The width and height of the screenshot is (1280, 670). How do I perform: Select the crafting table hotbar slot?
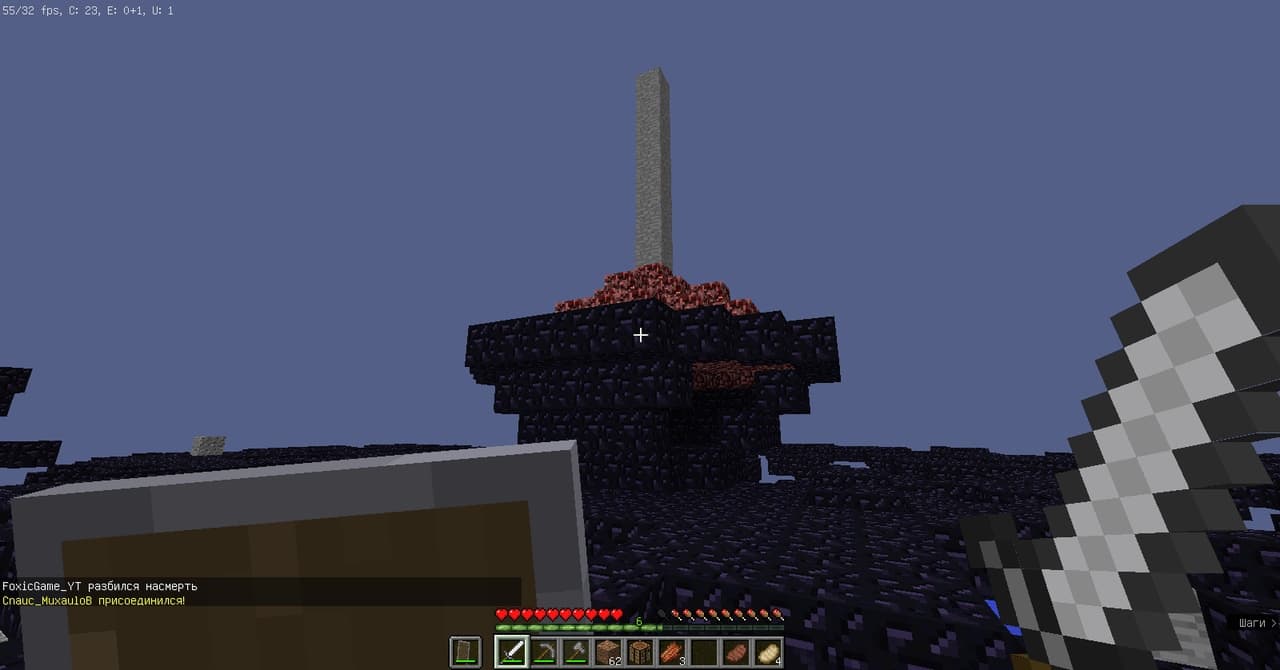(x=640, y=652)
